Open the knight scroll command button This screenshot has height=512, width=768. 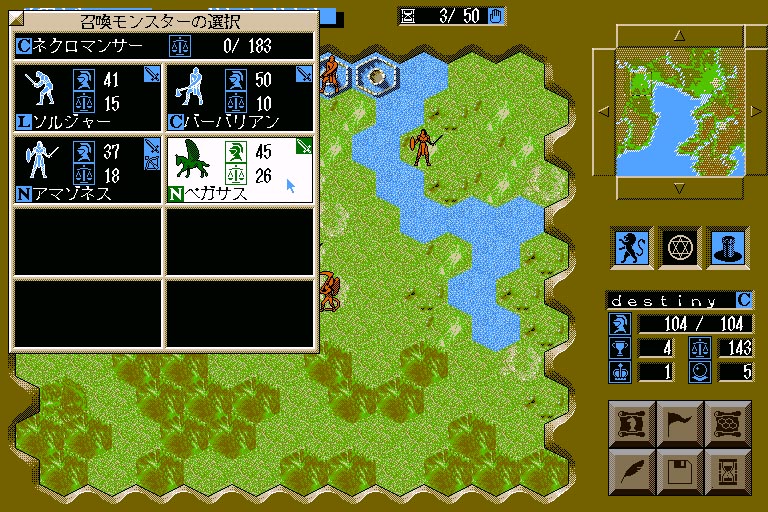pos(632,422)
